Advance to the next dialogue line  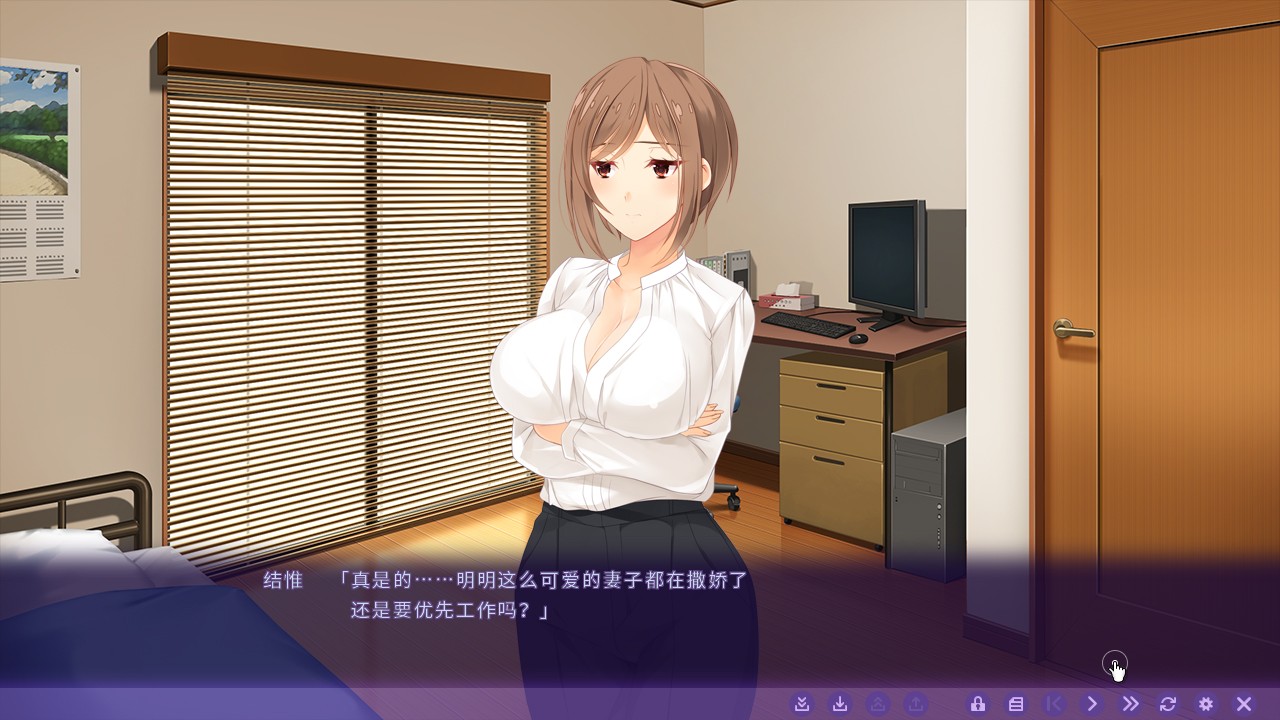(x=1093, y=703)
